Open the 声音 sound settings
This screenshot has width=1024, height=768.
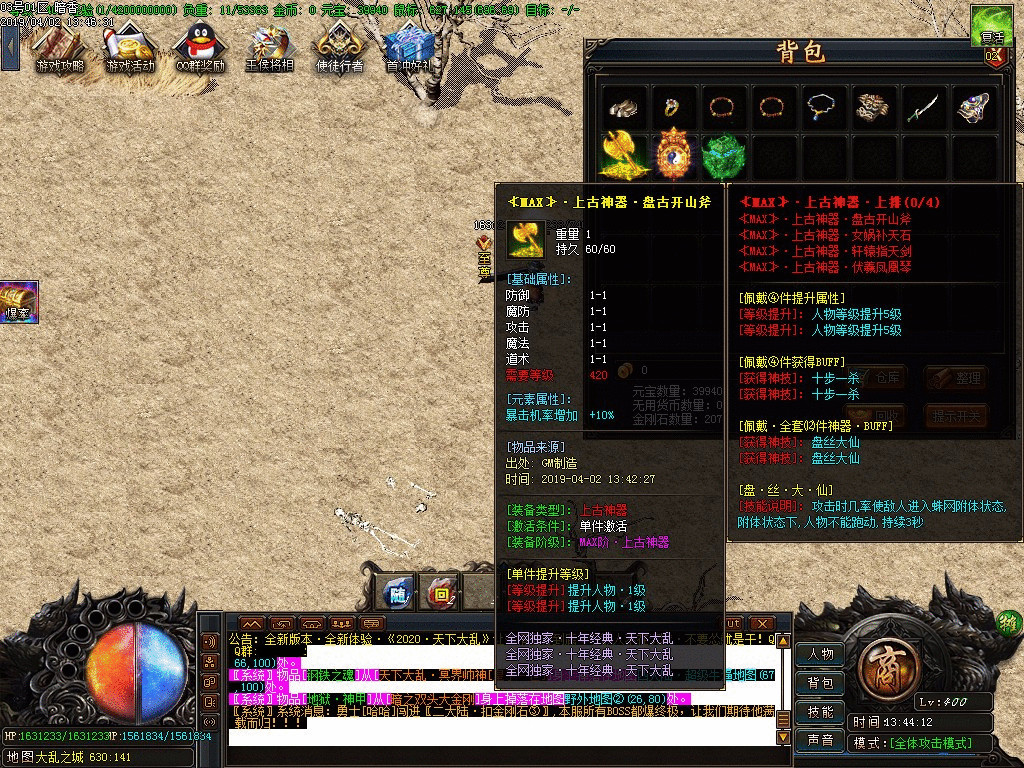pos(820,741)
